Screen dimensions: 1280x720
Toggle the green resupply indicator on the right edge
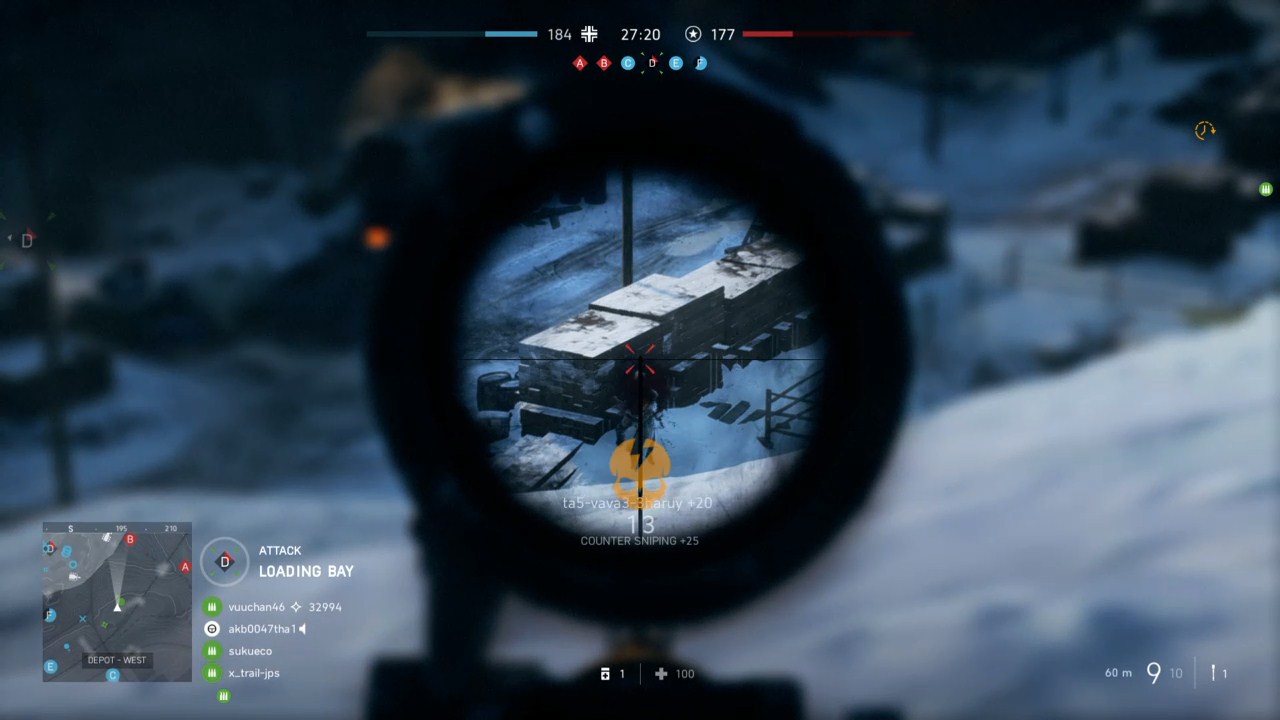click(x=1265, y=189)
